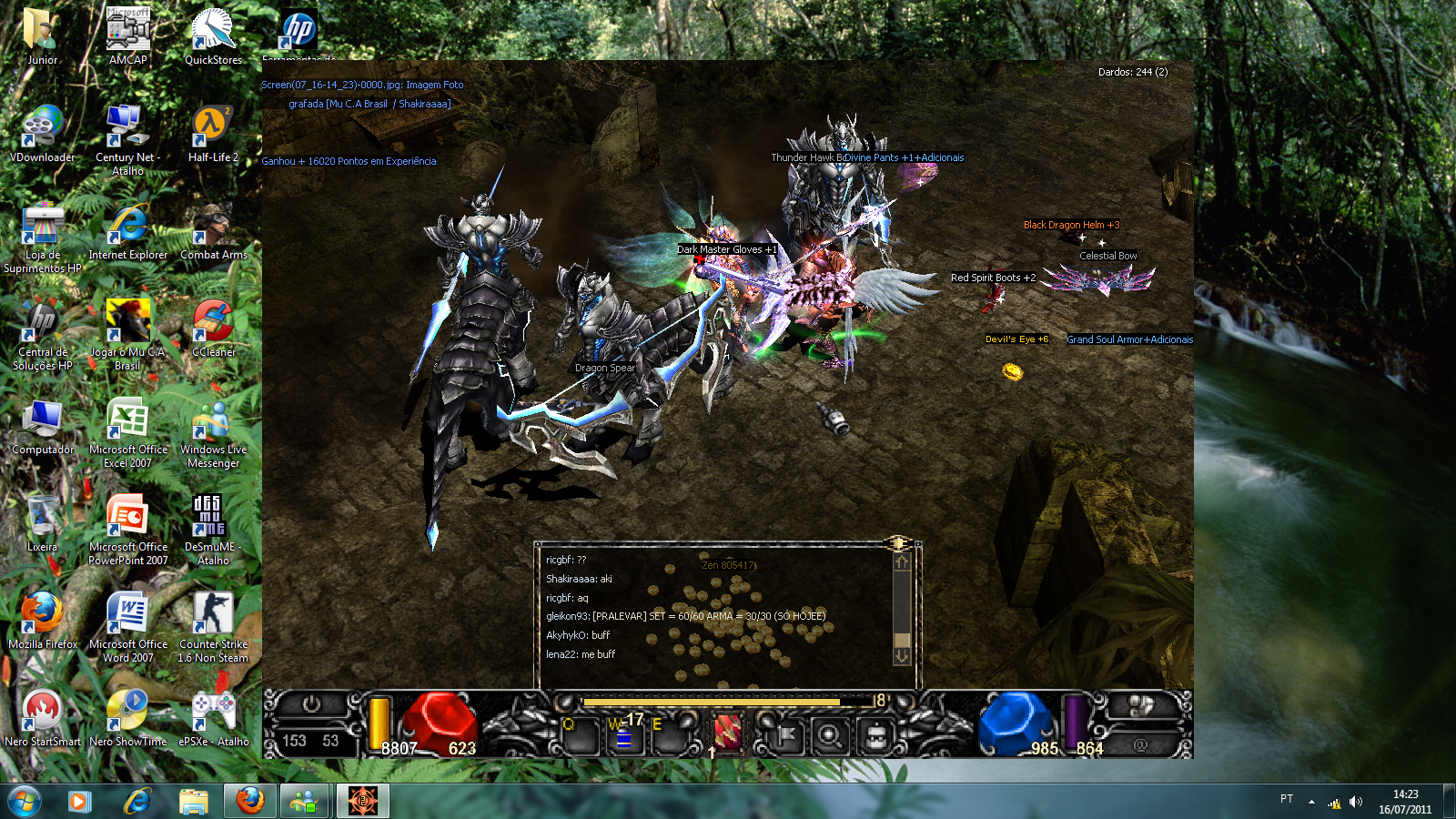This screenshot has width=1456, height=819.
Task: Open the Windows Start menu
Action: (x=25, y=801)
